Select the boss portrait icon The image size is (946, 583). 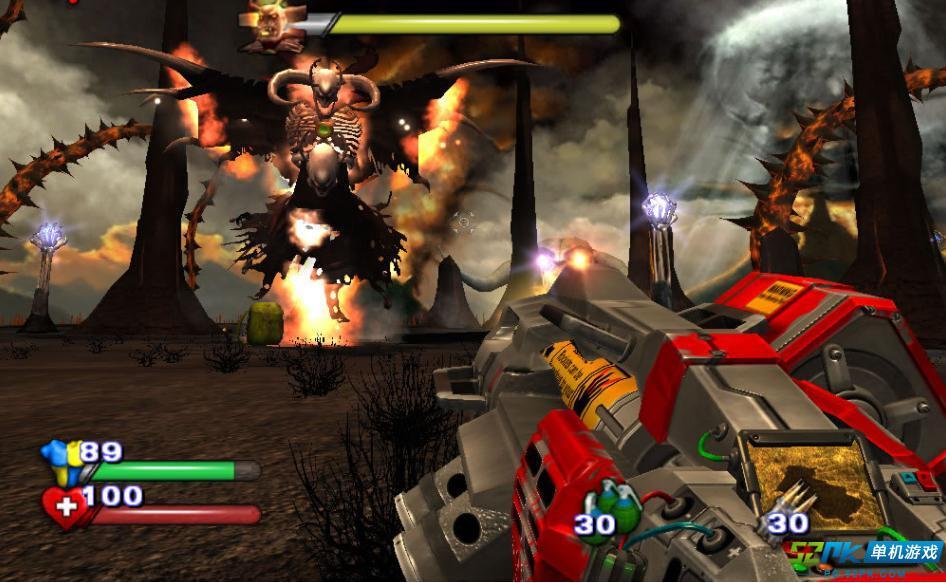tap(267, 24)
